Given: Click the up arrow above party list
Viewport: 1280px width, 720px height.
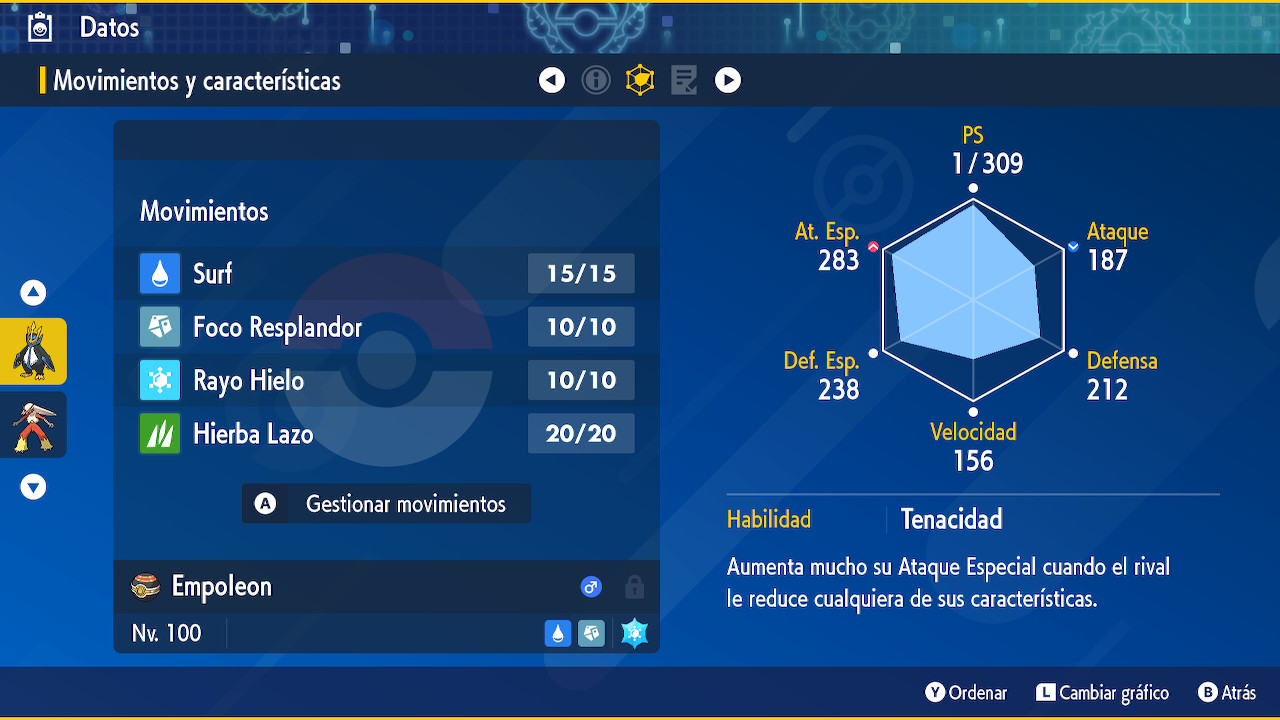Looking at the screenshot, I should pos(33,293).
